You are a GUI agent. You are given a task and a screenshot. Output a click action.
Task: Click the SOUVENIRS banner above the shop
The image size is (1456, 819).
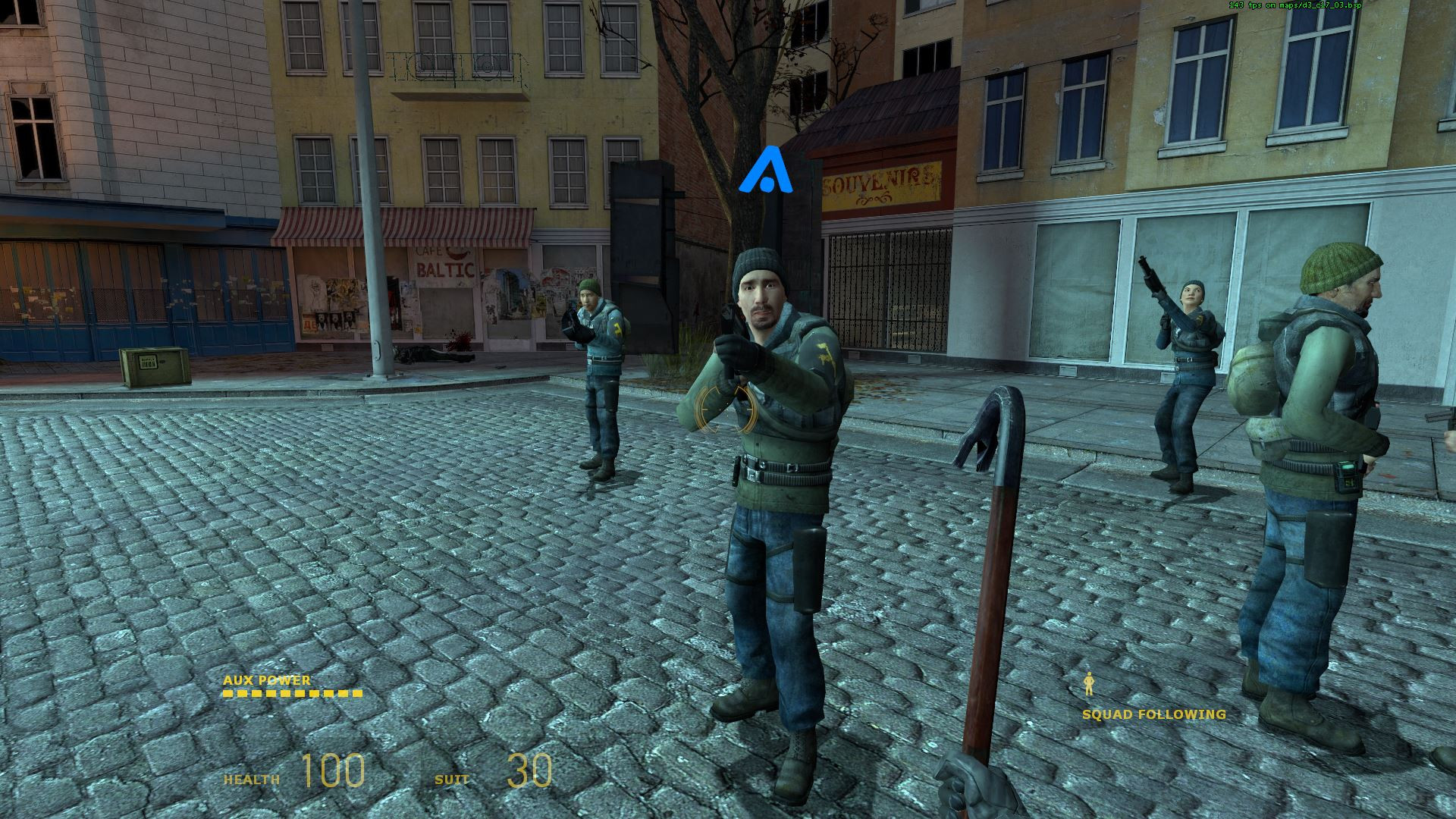point(880,183)
